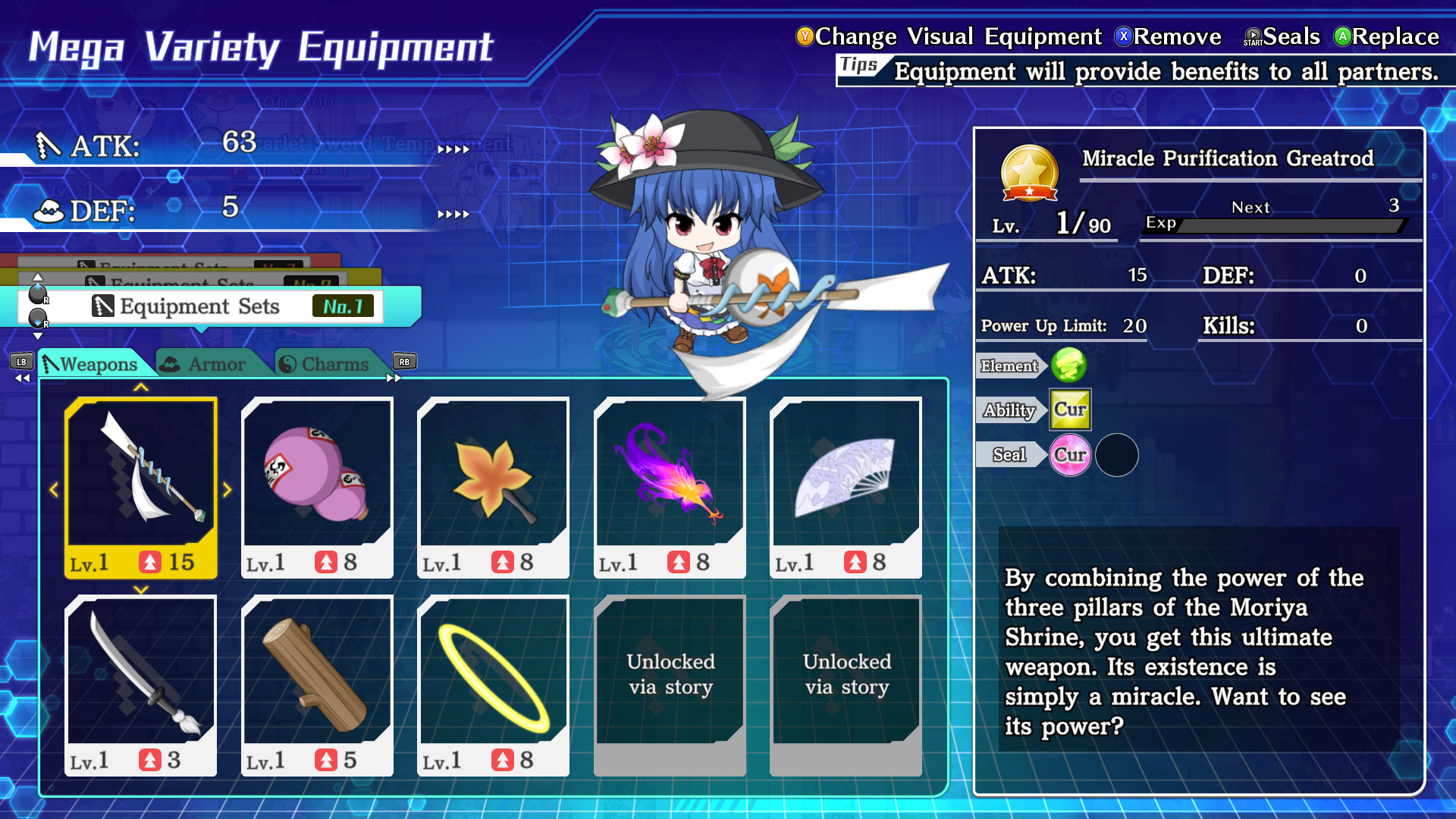Click the empty seal slot circle
The height and width of the screenshot is (819, 1456).
1116,454
